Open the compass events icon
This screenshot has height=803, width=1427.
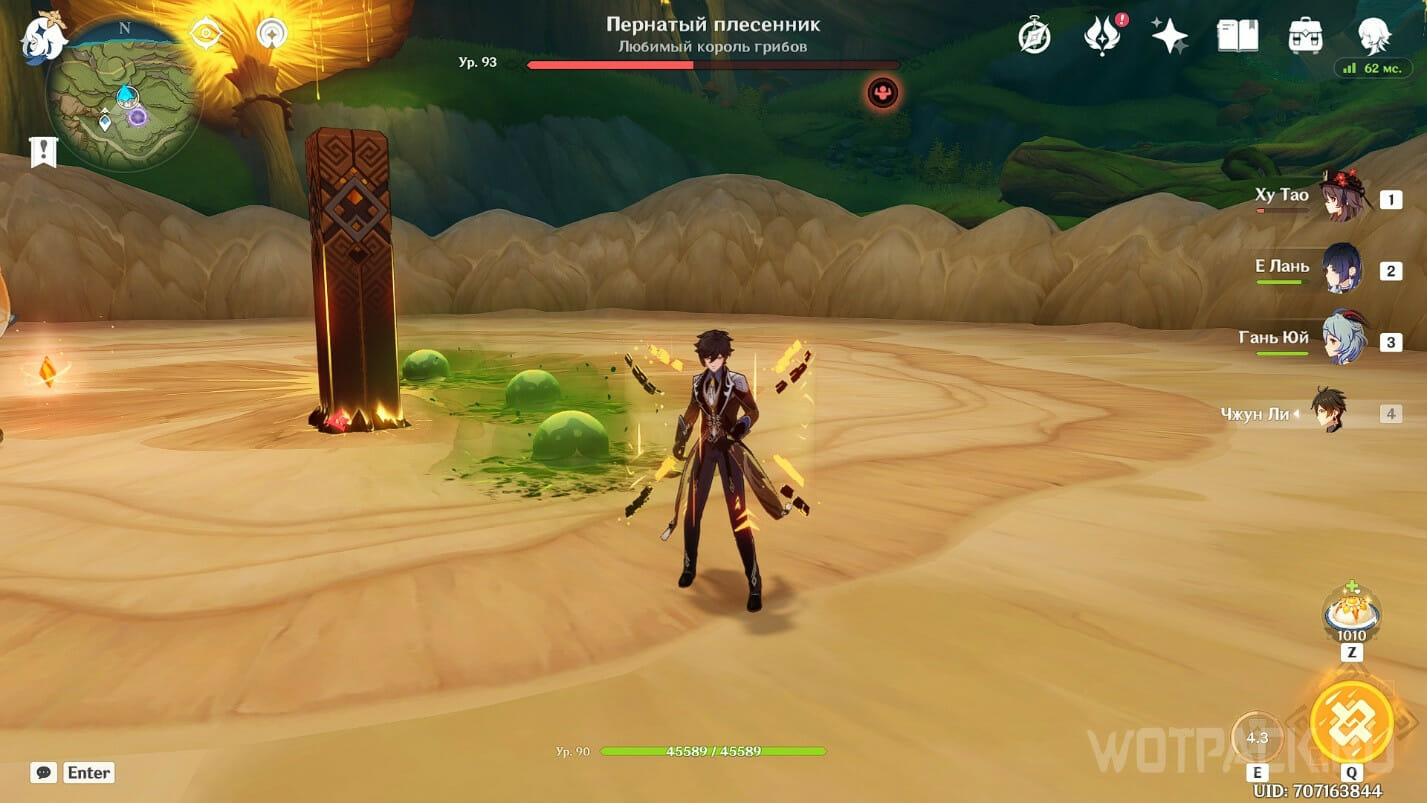(x=1034, y=36)
